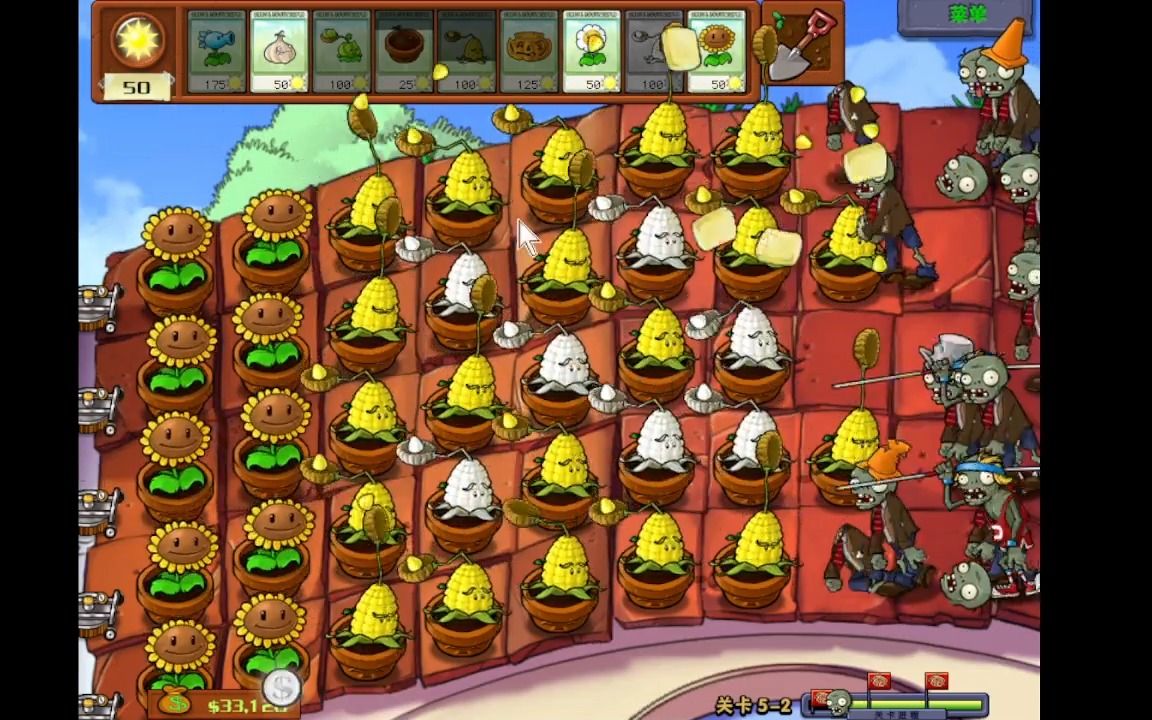Select the Flower Pot seed packet
Image resolution: width=1152 pixels, height=720 pixels.
click(403, 53)
